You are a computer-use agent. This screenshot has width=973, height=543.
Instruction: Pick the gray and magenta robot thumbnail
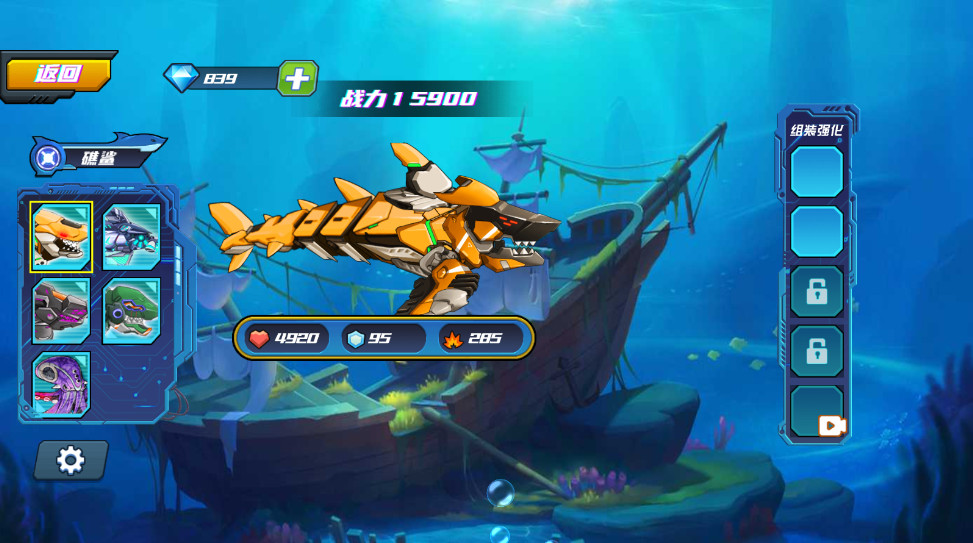(61, 310)
